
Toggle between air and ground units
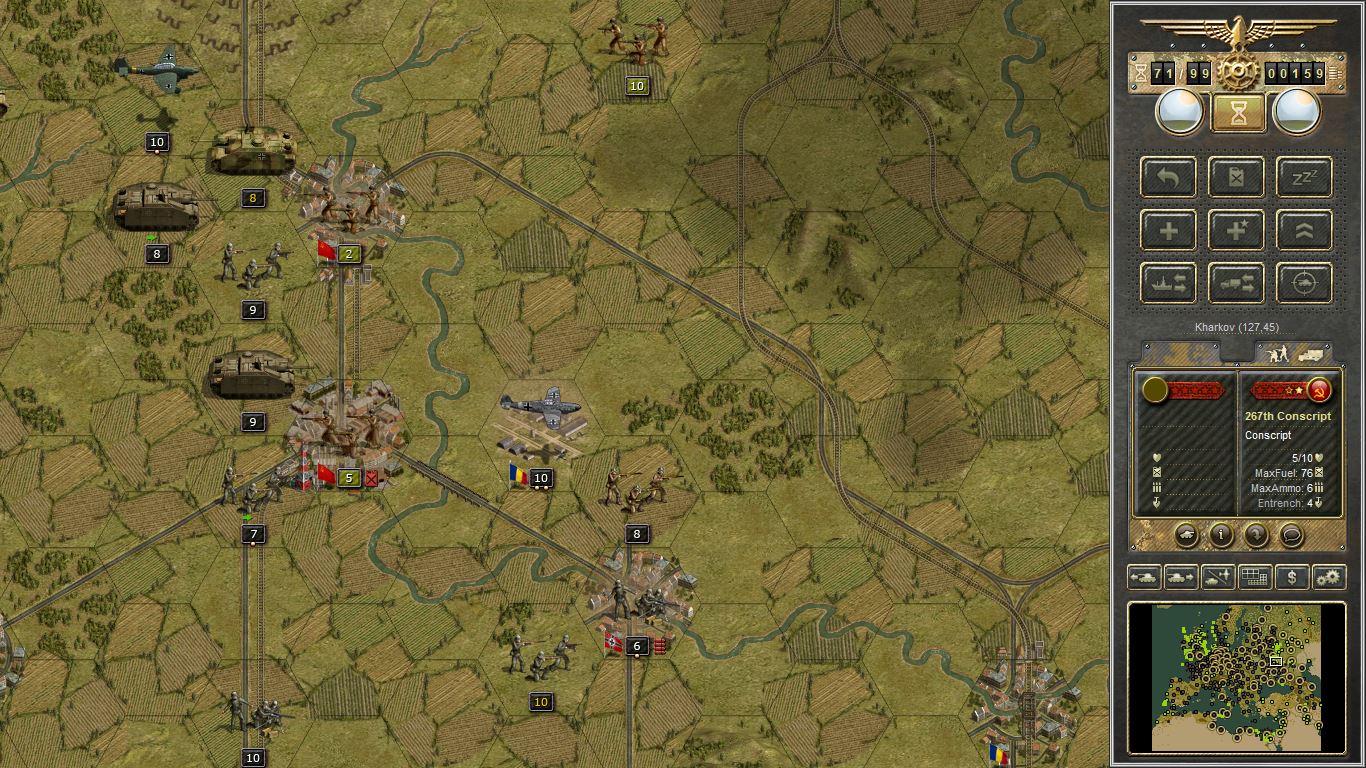pyautogui.click(x=1218, y=577)
